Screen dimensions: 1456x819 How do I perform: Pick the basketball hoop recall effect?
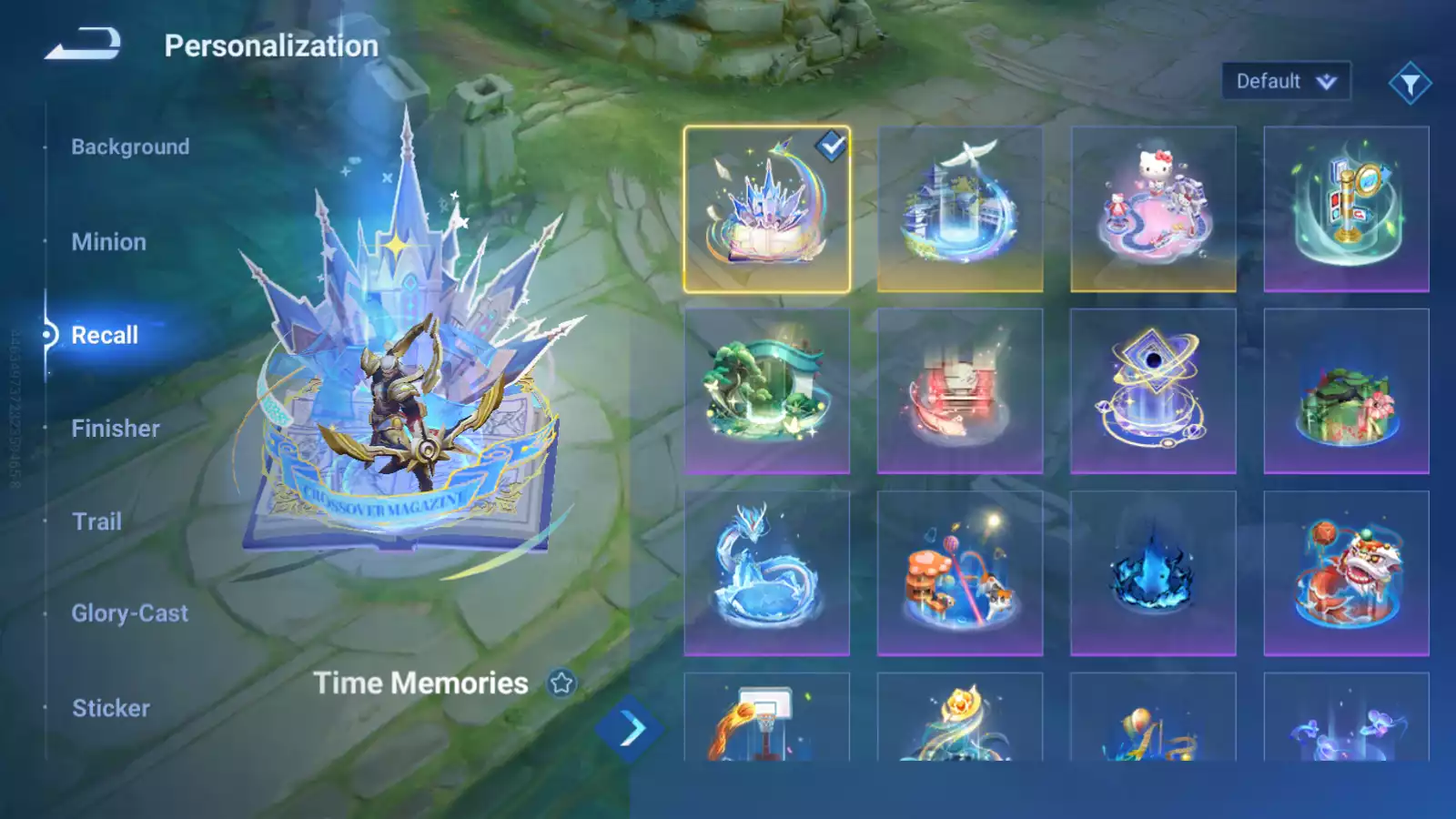tap(766, 719)
